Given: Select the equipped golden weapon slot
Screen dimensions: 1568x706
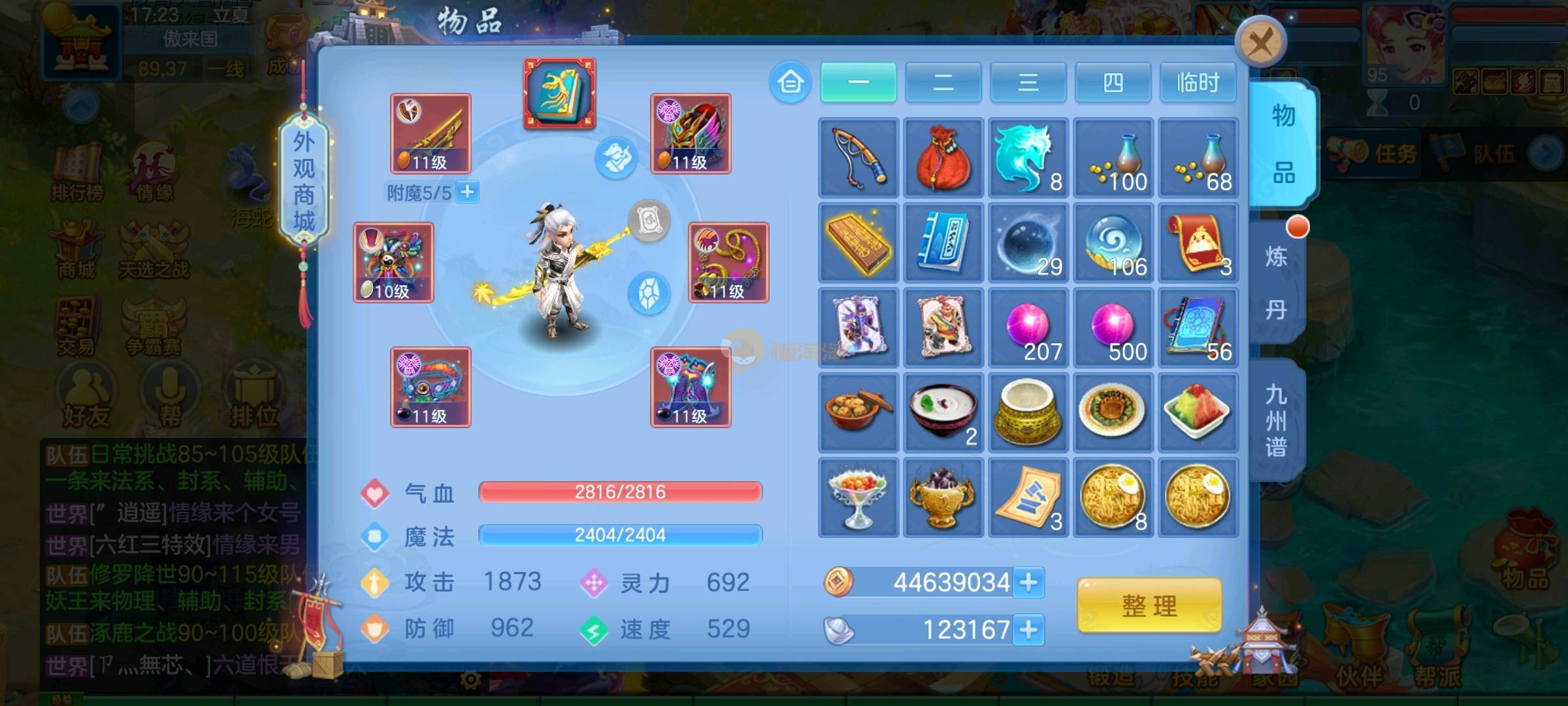Looking at the screenshot, I should coord(431,133).
